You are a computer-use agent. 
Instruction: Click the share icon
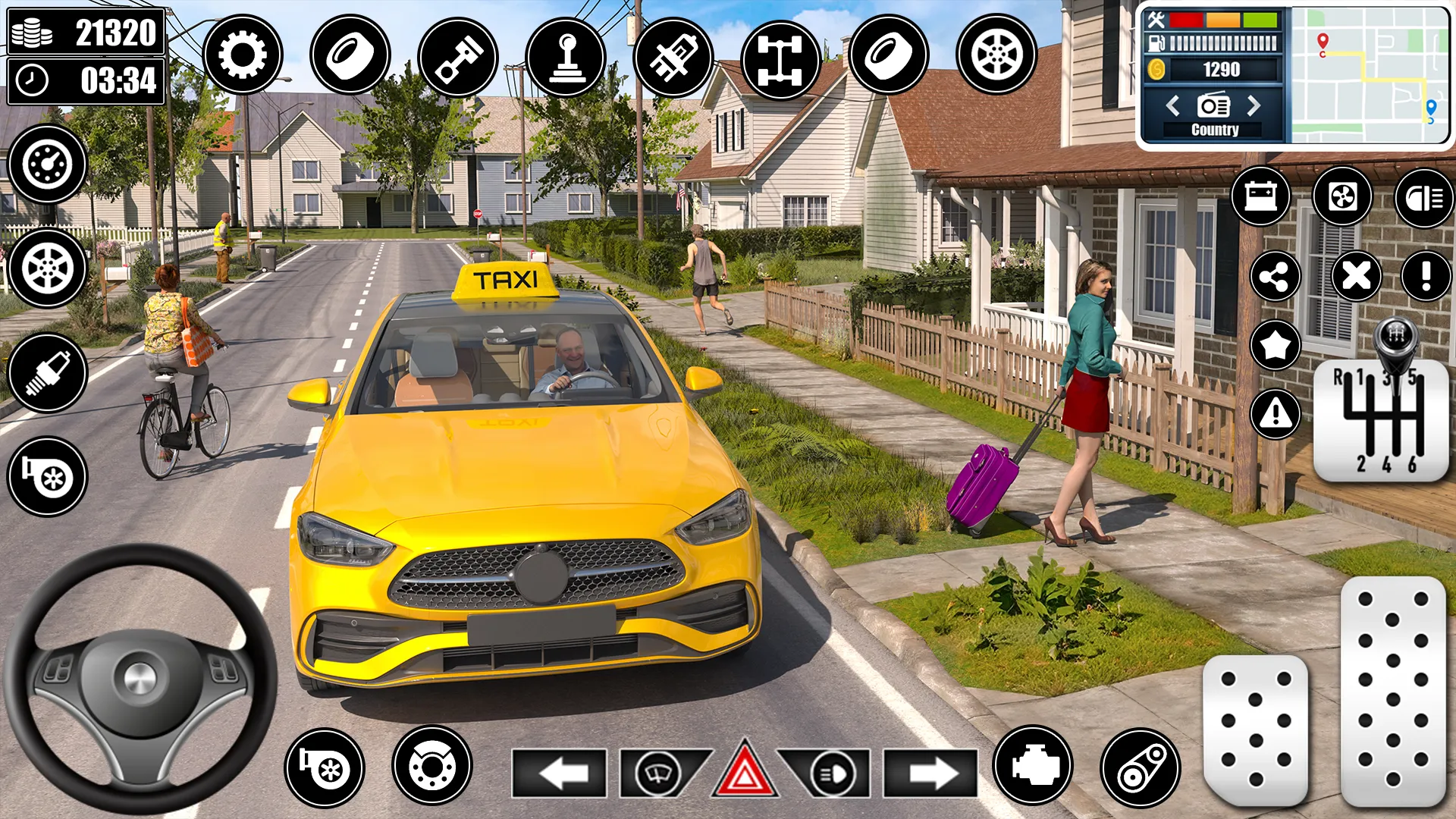[1275, 276]
